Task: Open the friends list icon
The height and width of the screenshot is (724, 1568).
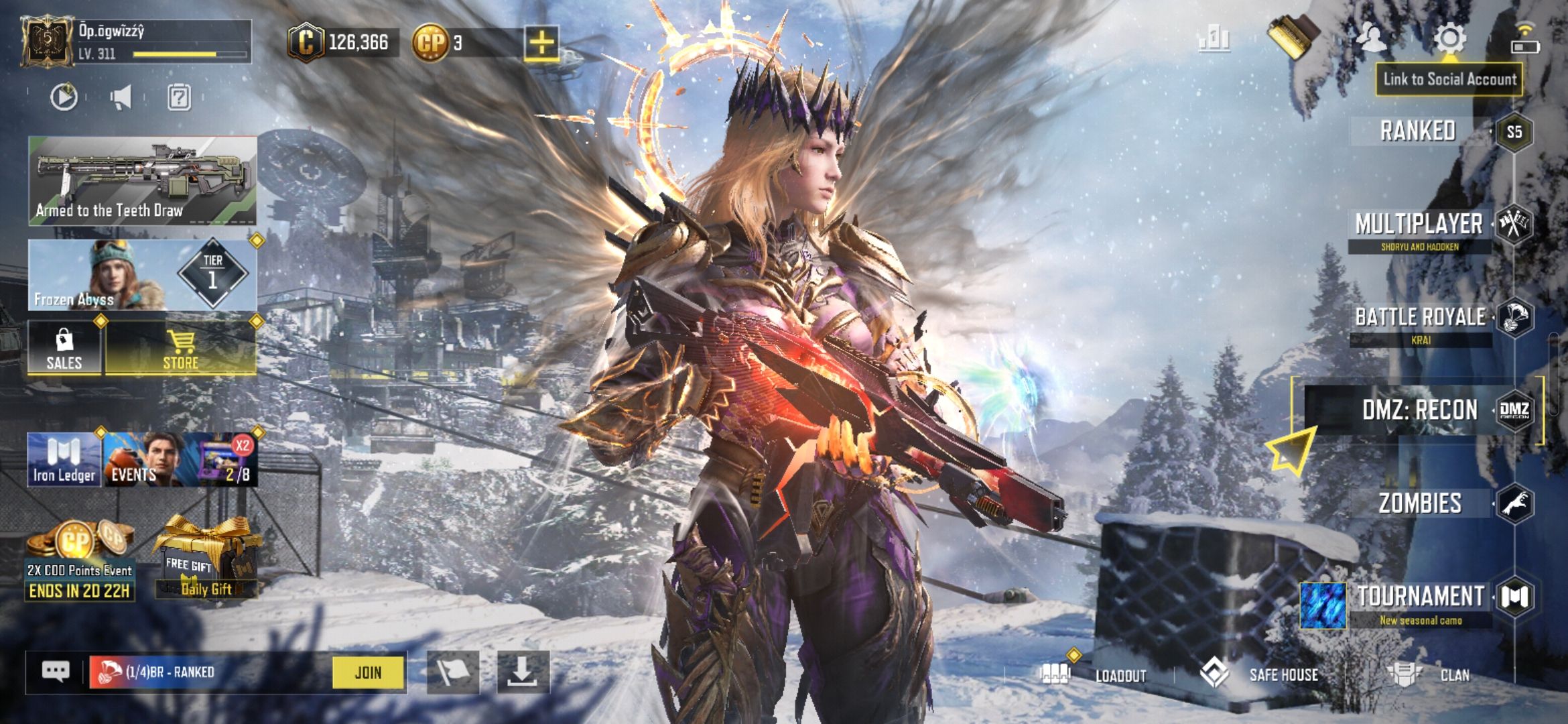Action: (1371, 38)
